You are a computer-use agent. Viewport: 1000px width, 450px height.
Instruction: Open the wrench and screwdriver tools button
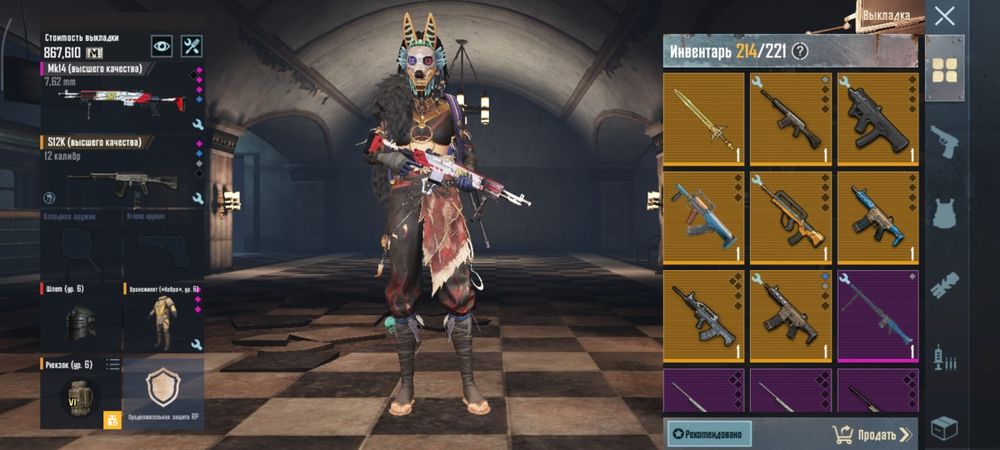coord(192,46)
